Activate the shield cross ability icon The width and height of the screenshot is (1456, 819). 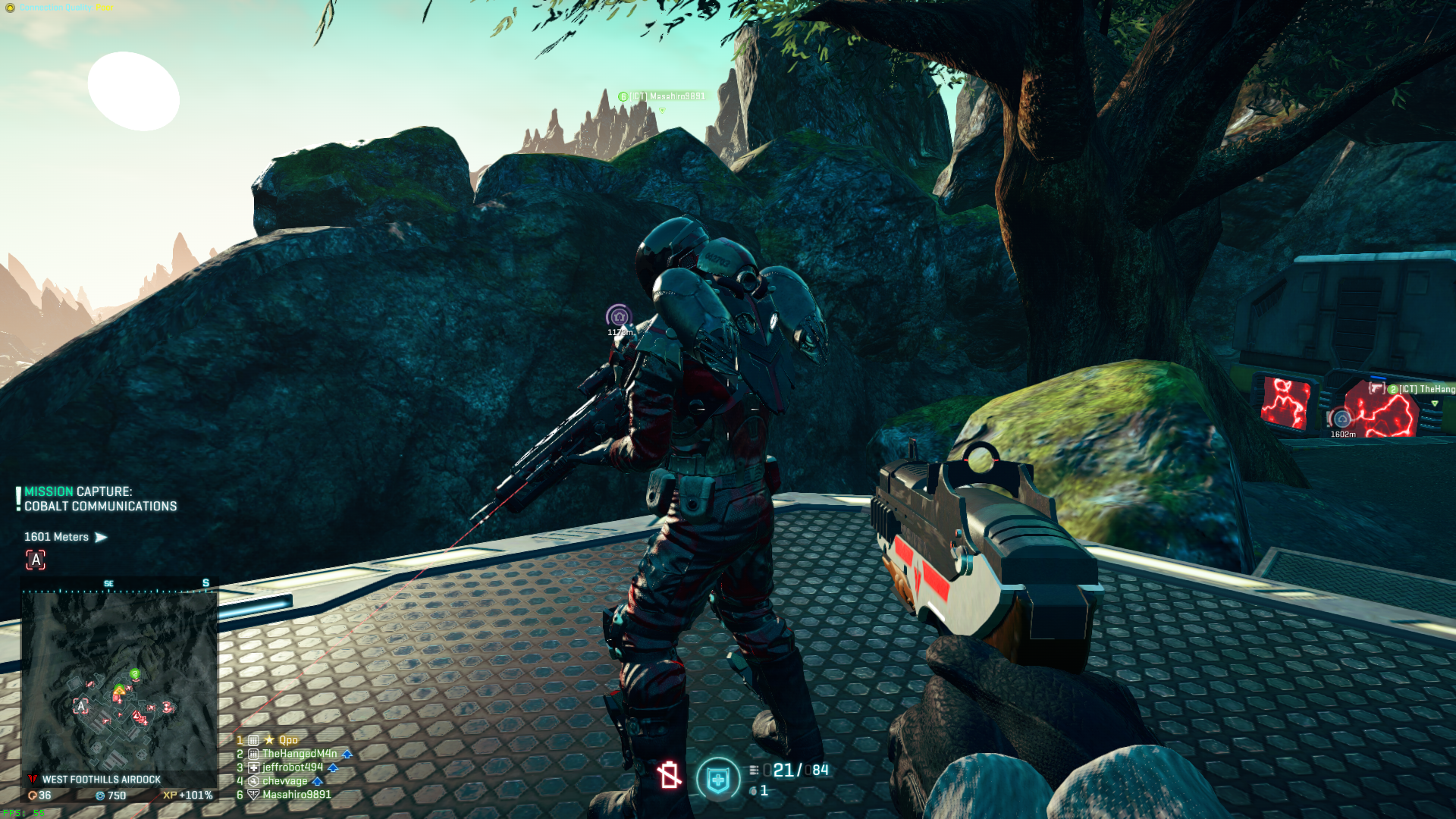pos(717,779)
